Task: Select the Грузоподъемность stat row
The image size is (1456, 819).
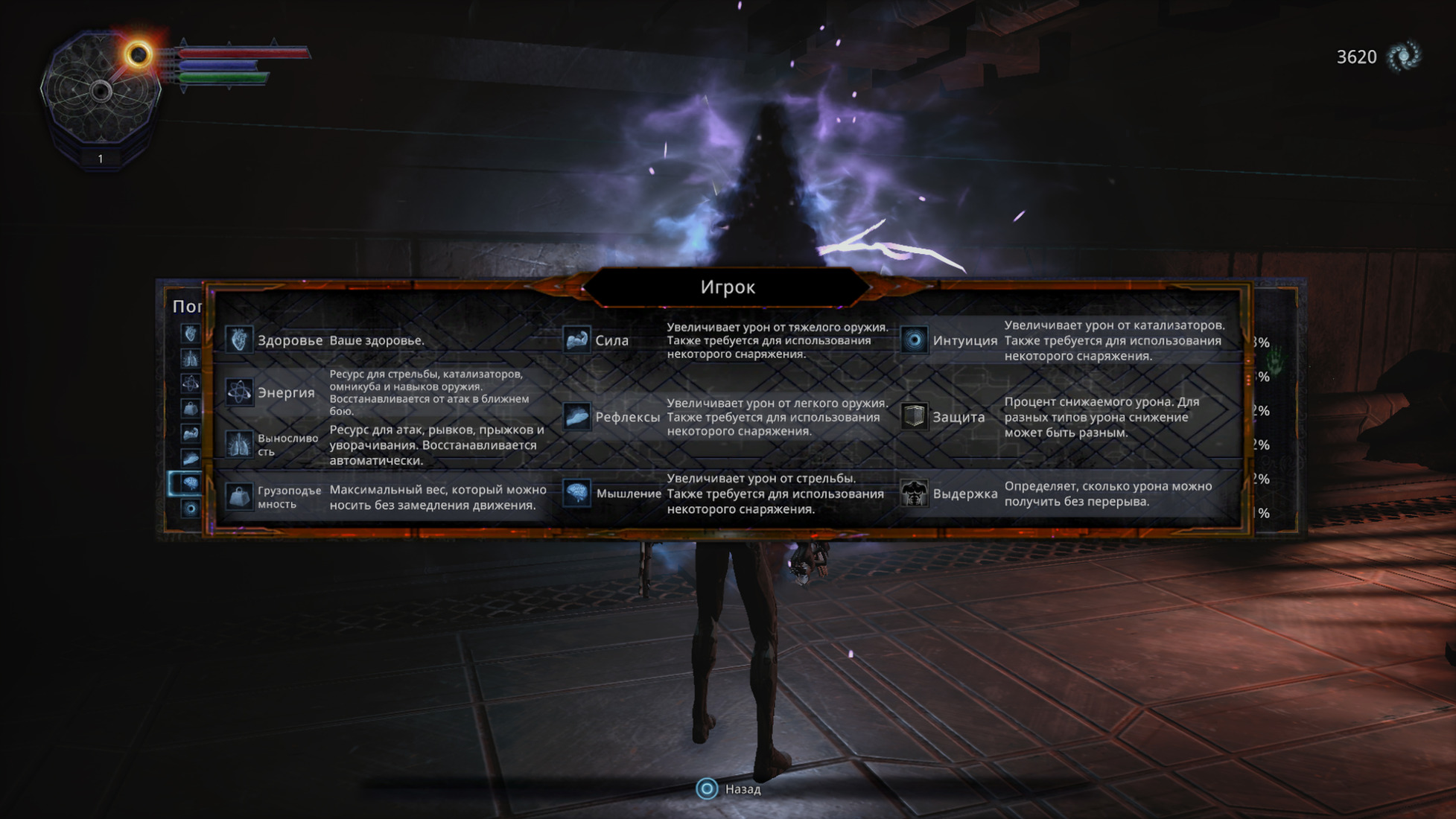Action: (x=289, y=497)
